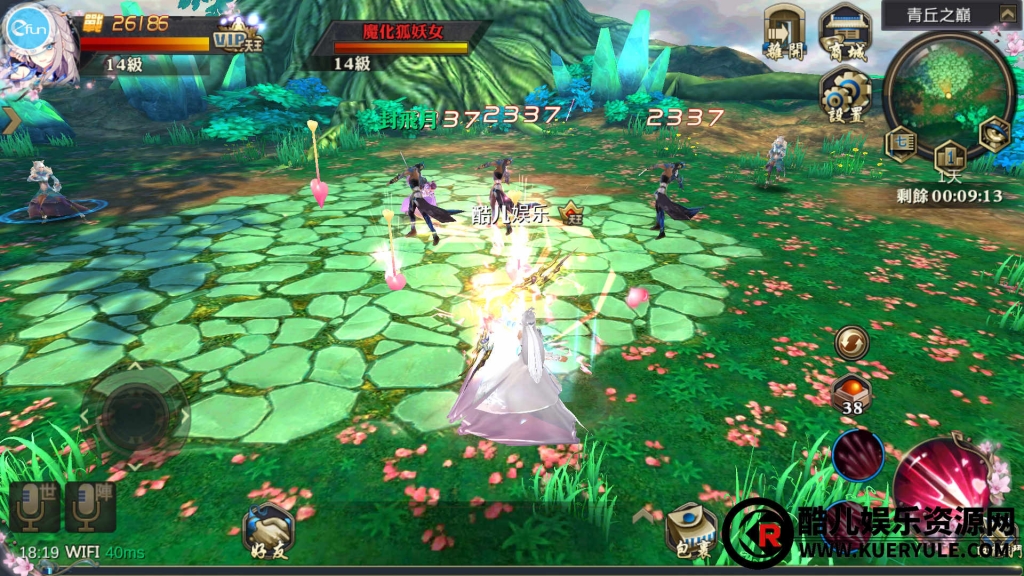This screenshot has height=576, width=1024.
Task: Cast the dark red spikes skill
Action: point(858,456)
